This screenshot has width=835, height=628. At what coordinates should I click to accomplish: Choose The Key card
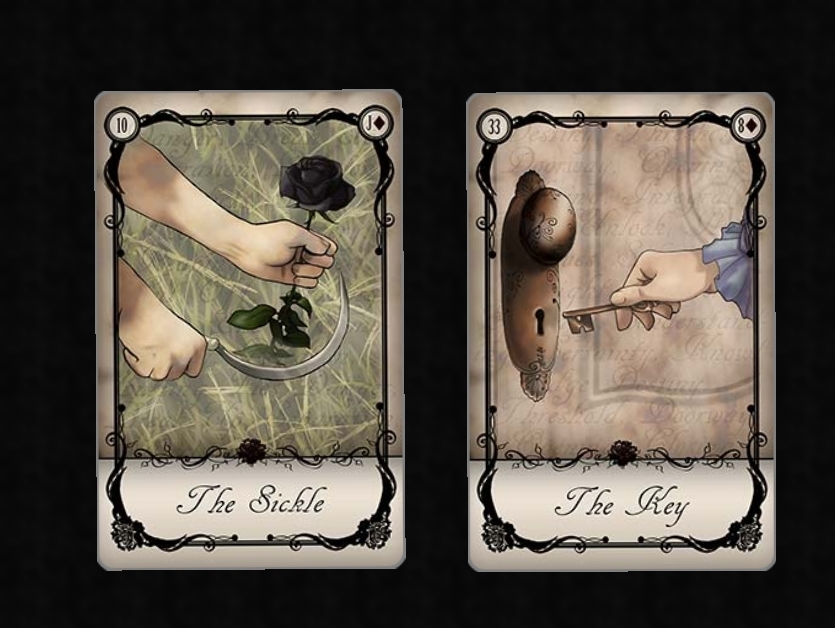click(x=620, y=330)
